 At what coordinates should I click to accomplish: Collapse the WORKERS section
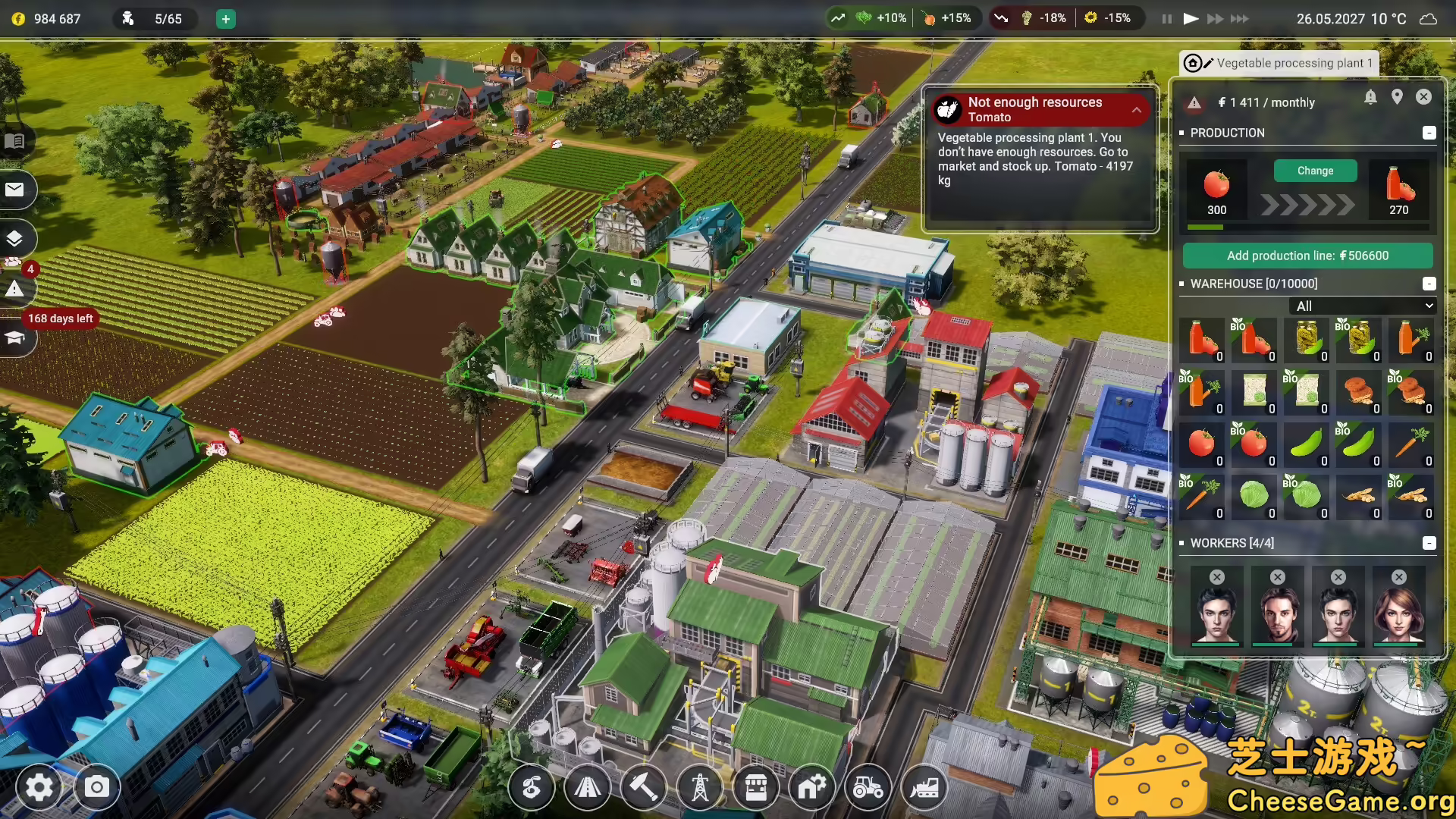click(1430, 543)
